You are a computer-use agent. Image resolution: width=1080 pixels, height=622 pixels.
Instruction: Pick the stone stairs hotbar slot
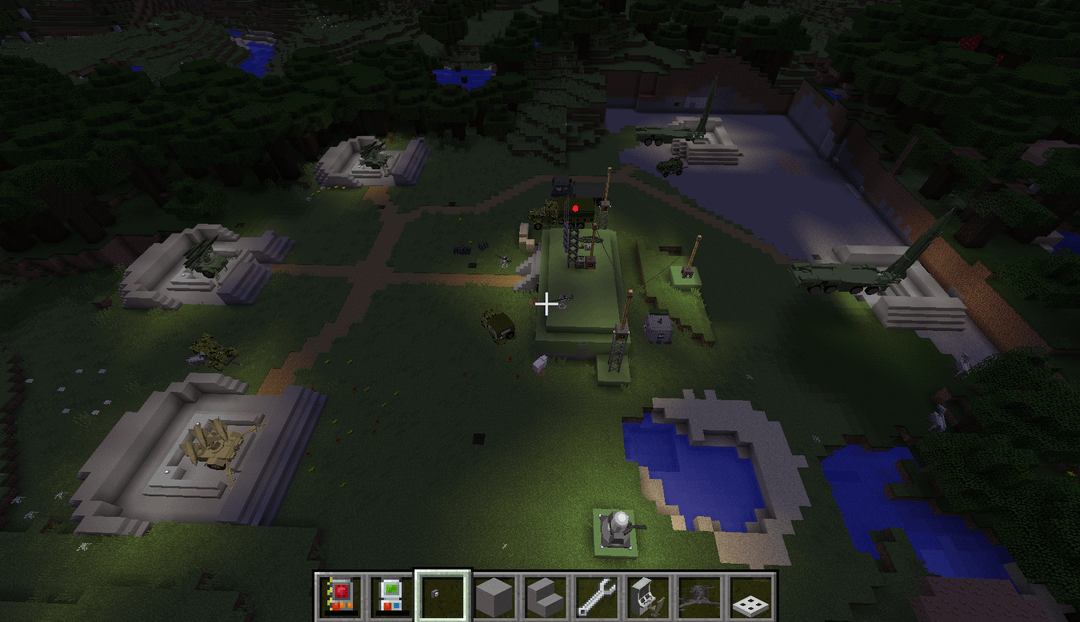click(545, 597)
